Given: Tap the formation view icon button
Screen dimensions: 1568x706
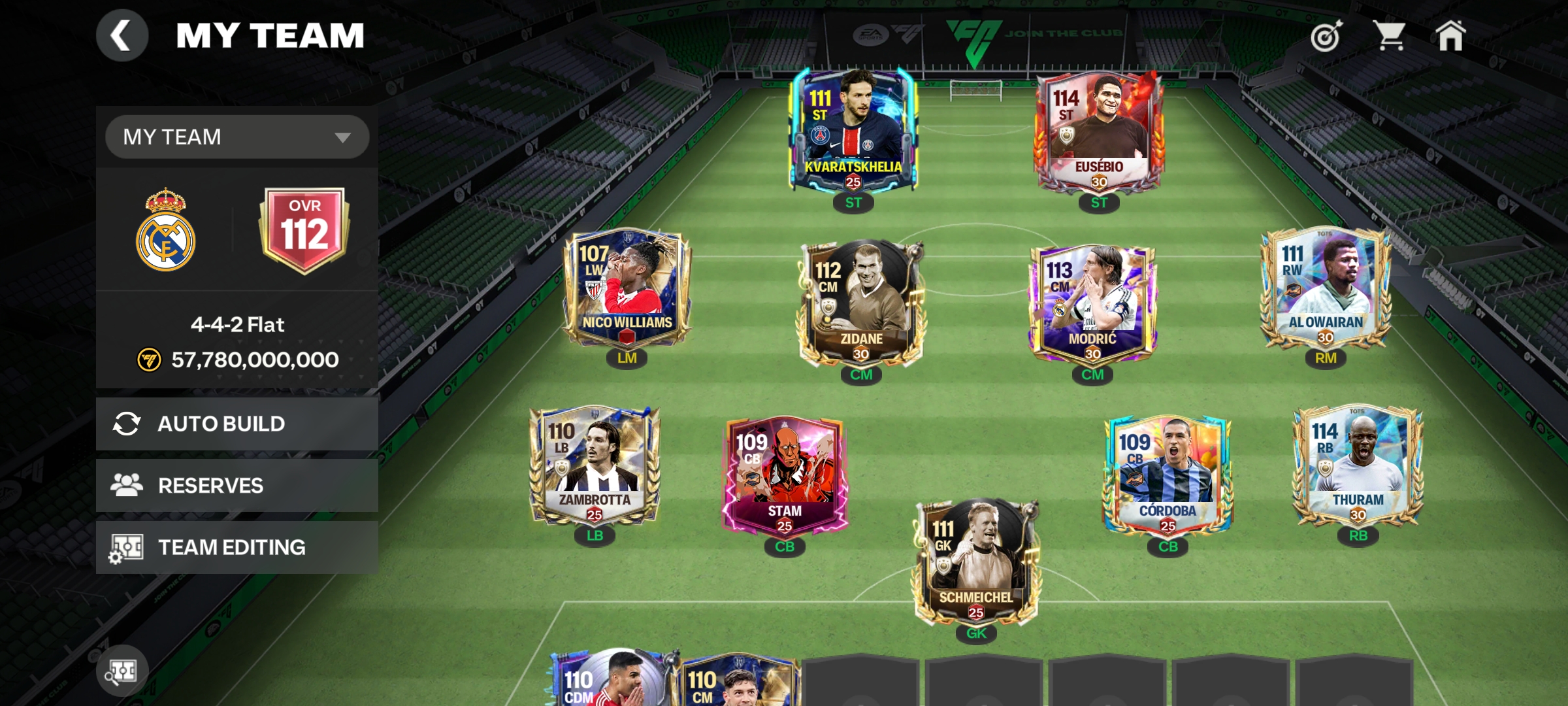Looking at the screenshot, I should pyautogui.click(x=122, y=671).
